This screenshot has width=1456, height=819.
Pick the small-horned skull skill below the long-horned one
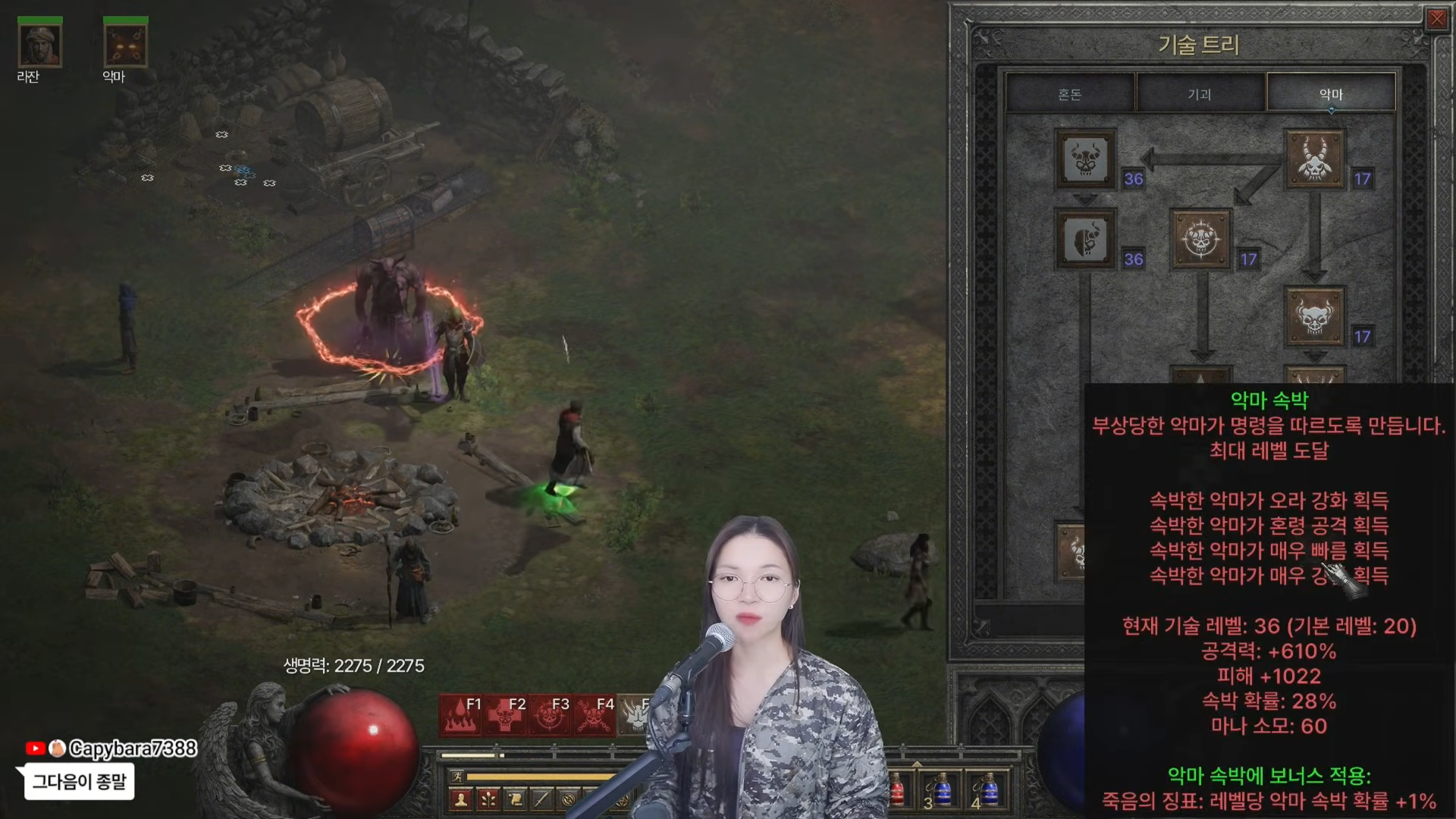[1314, 317]
